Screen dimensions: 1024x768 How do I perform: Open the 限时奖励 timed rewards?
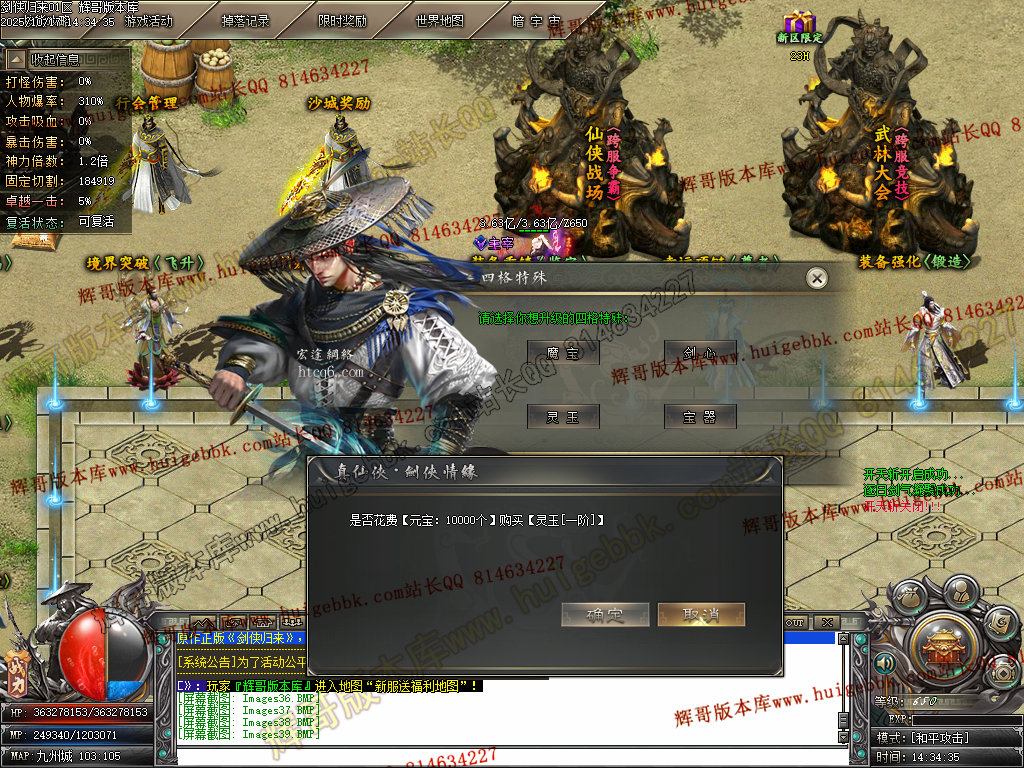[x=342, y=20]
